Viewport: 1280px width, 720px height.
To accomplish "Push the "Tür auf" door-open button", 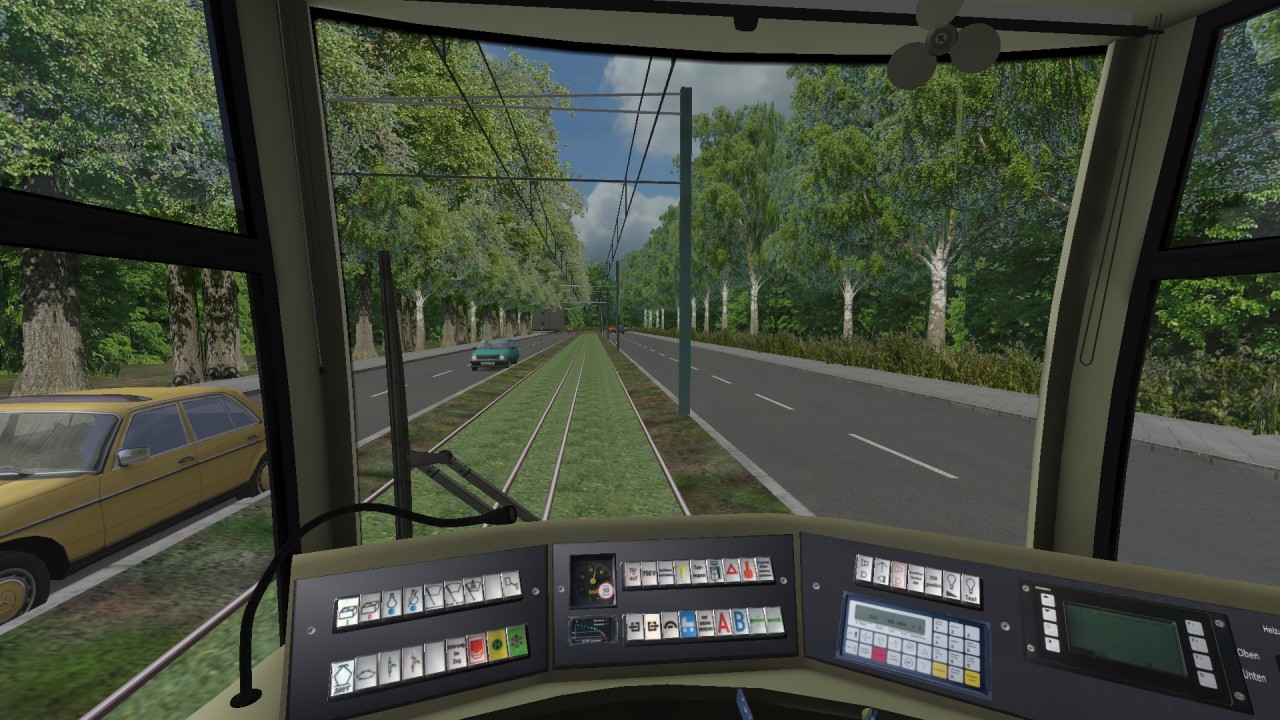I will click(632, 575).
